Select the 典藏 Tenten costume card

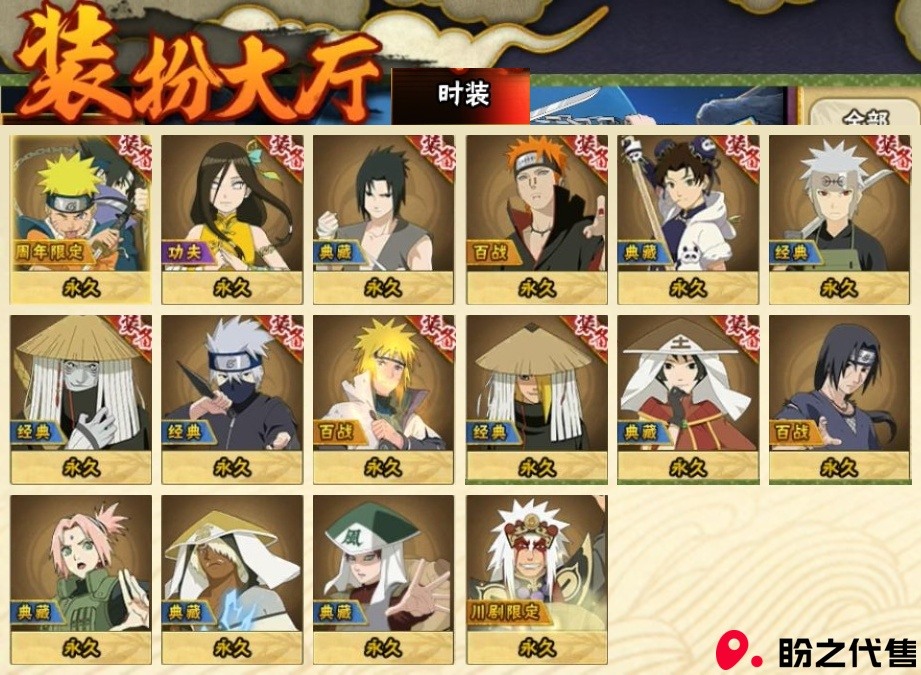pyautogui.click(x=688, y=219)
